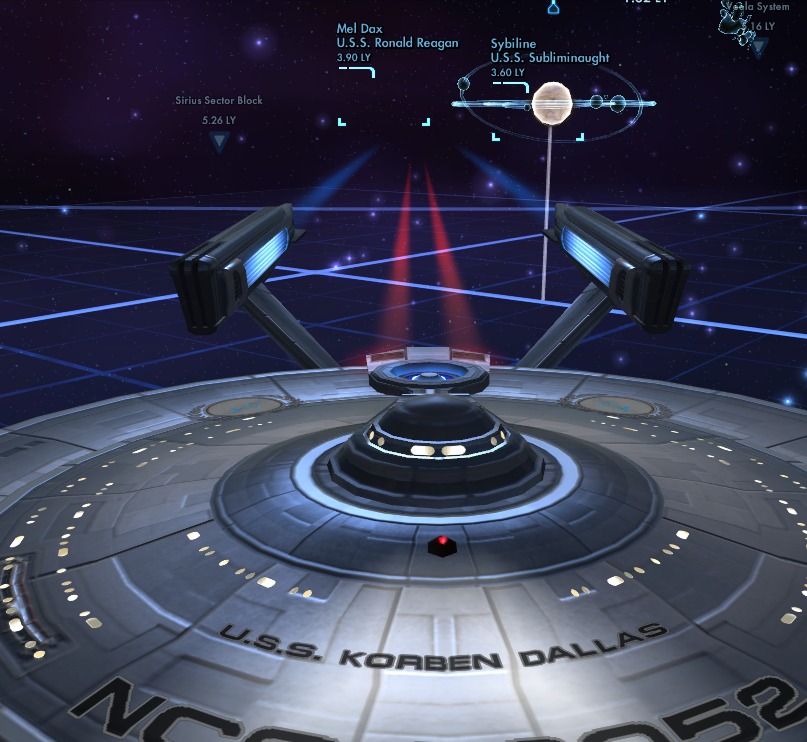The image size is (807, 742).
Task: Select the Vela System map marker
Action: (x=759, y=45)
